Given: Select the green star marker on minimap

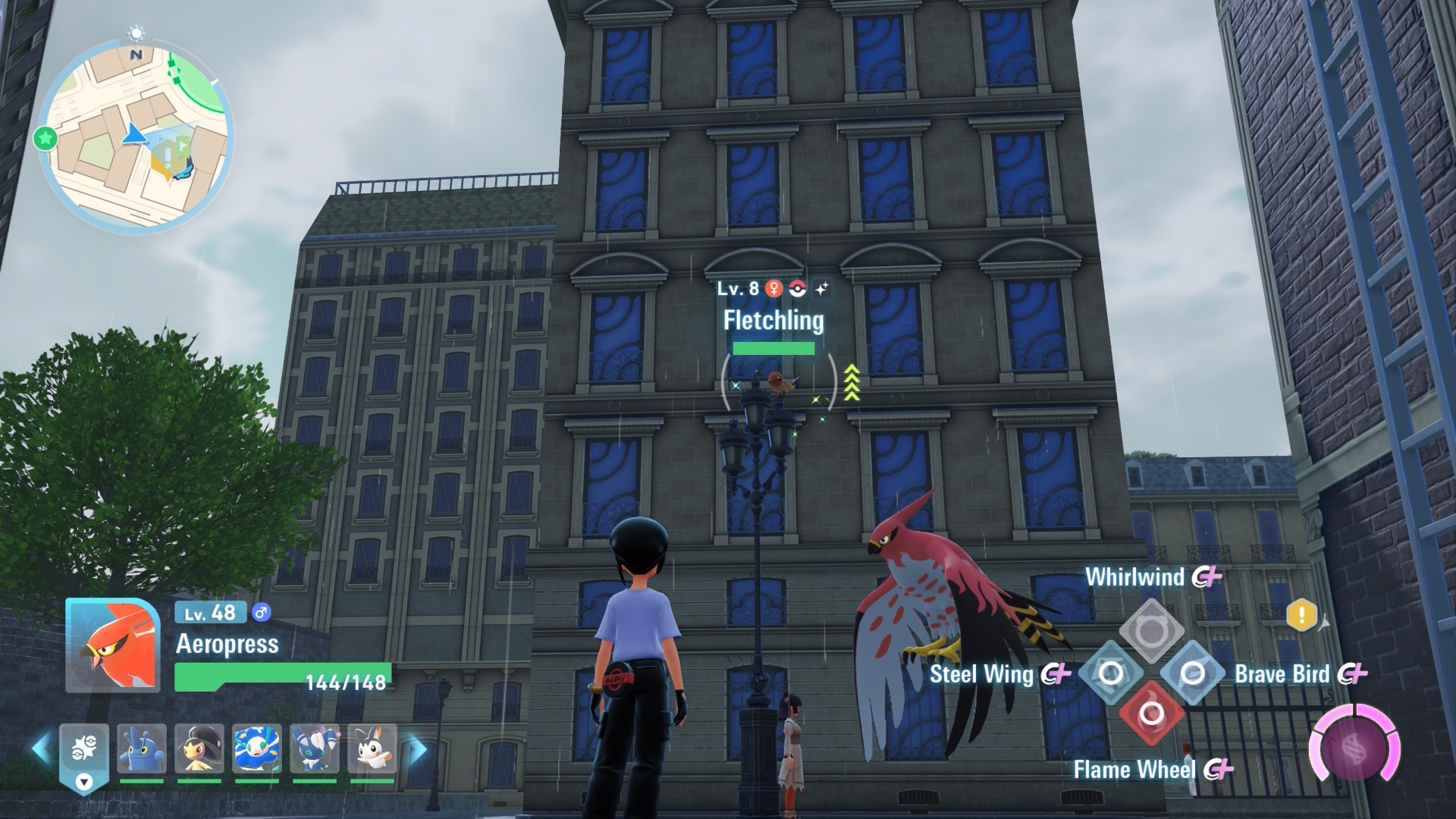Looking at the screenshot, I should (x=45, y=138).
